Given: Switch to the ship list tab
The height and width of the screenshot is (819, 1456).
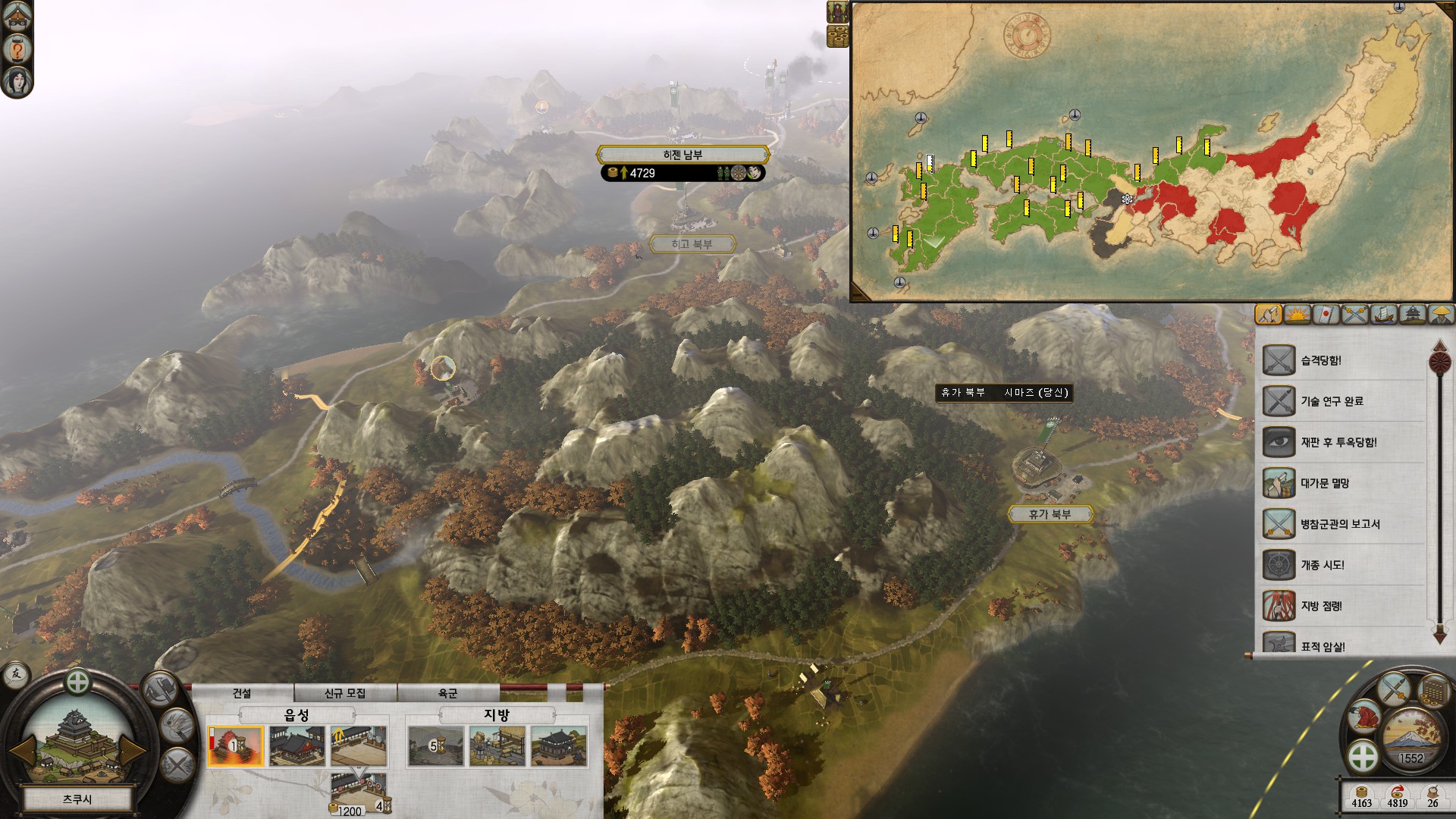Looking at the screenshot, I should click(x=1384, y=314).
